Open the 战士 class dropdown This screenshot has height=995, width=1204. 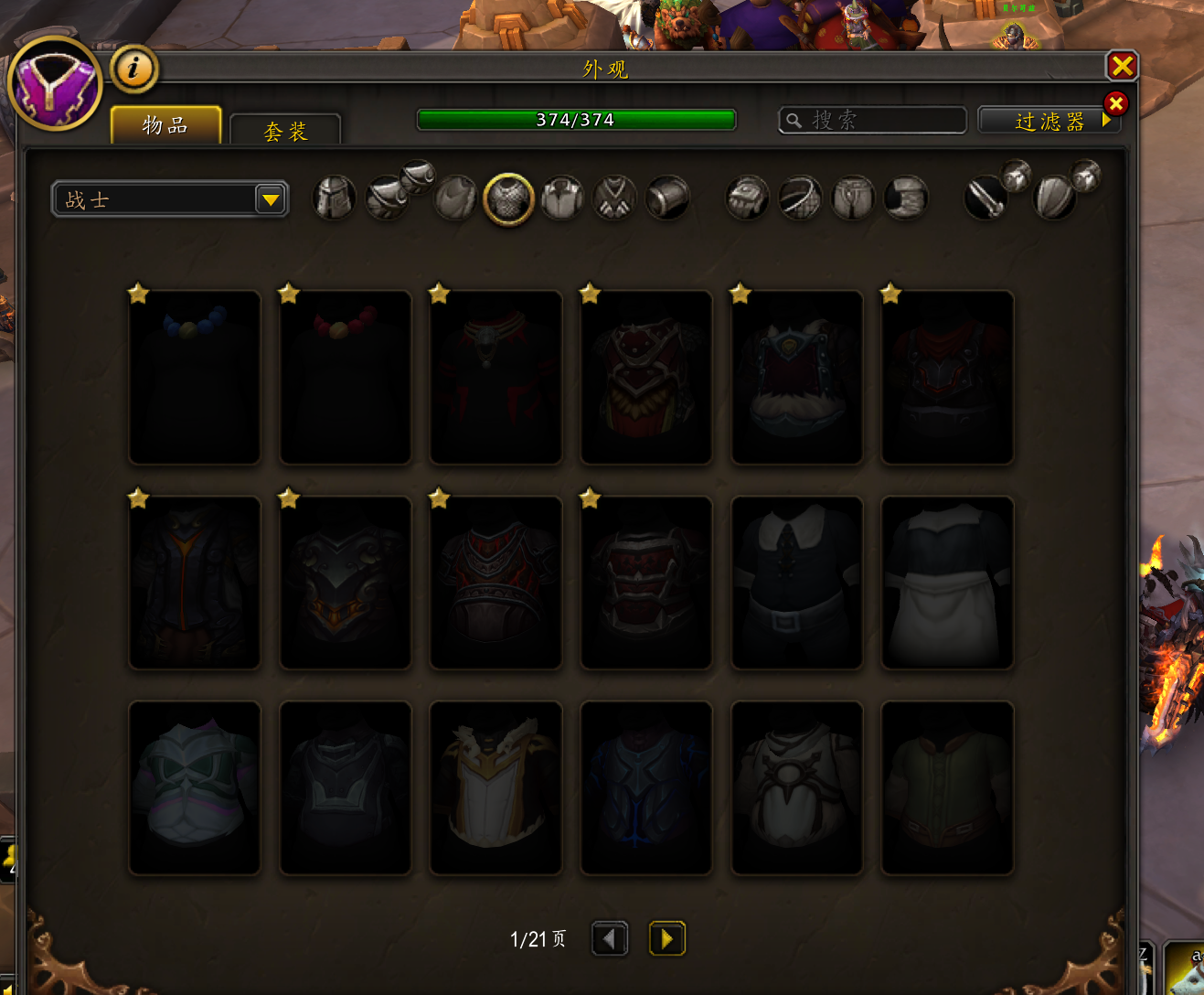[171, 199]
